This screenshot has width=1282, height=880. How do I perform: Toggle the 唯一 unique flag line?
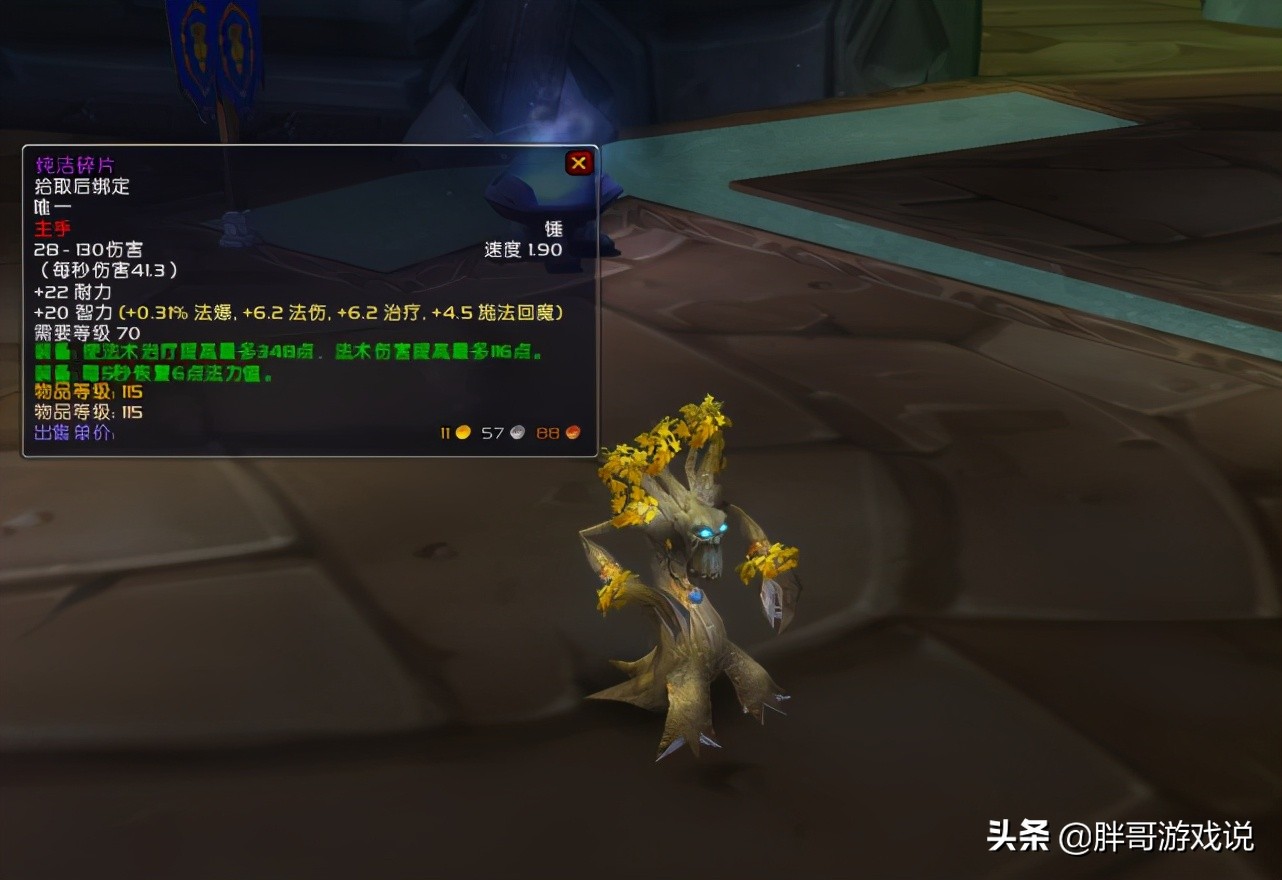(52, 207)
